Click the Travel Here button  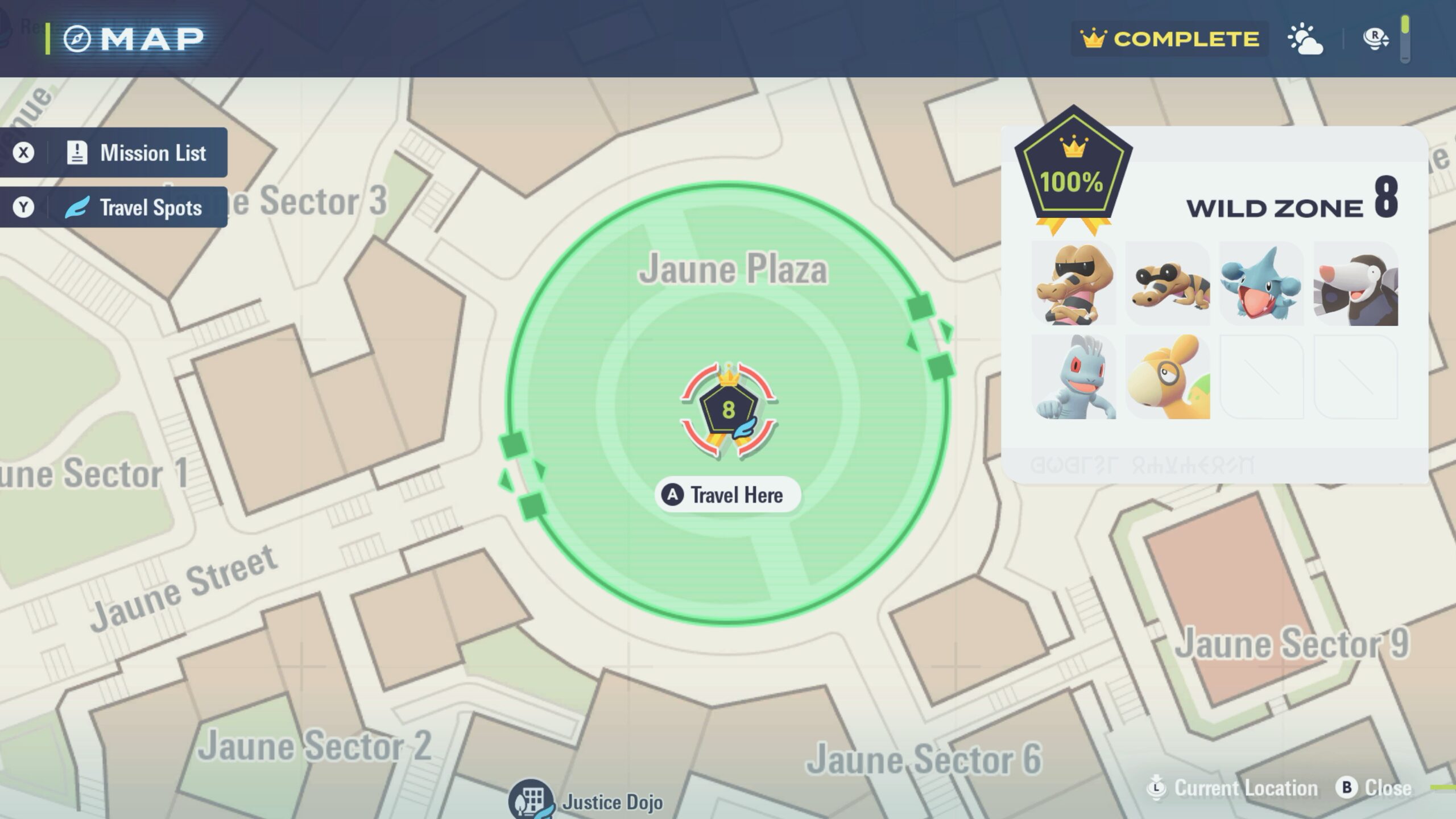pyautogui.click(x=727, y=495)
